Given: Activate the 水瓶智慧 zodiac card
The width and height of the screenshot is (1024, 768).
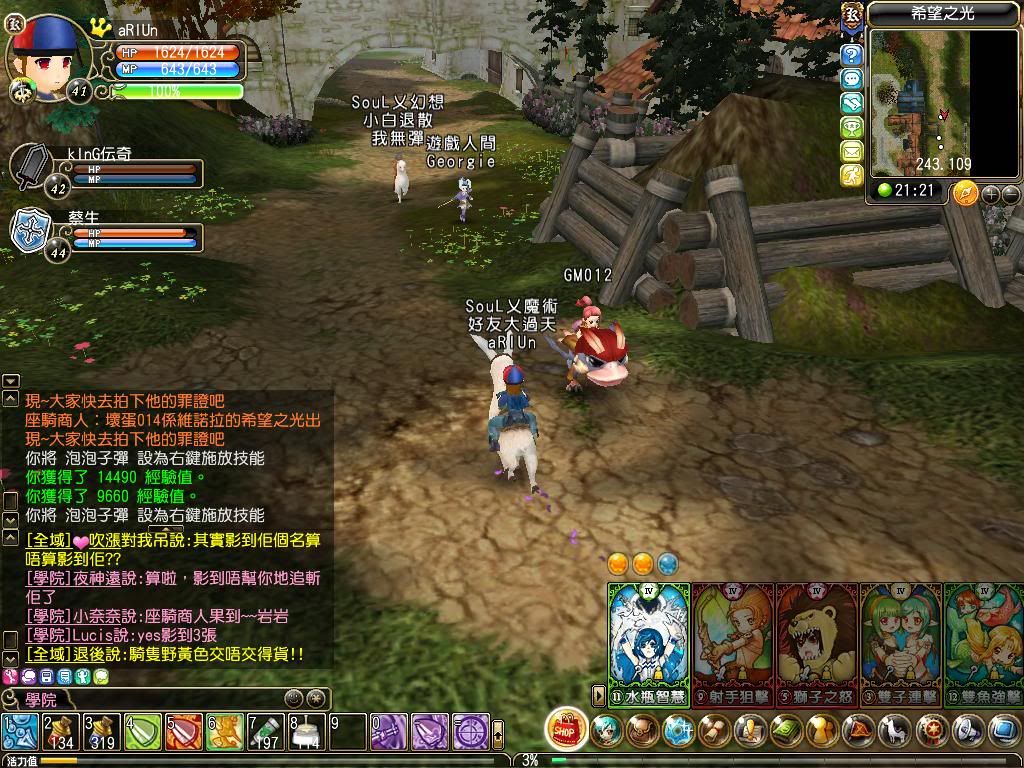Looking at the screenshot, I should coord(649,640).
